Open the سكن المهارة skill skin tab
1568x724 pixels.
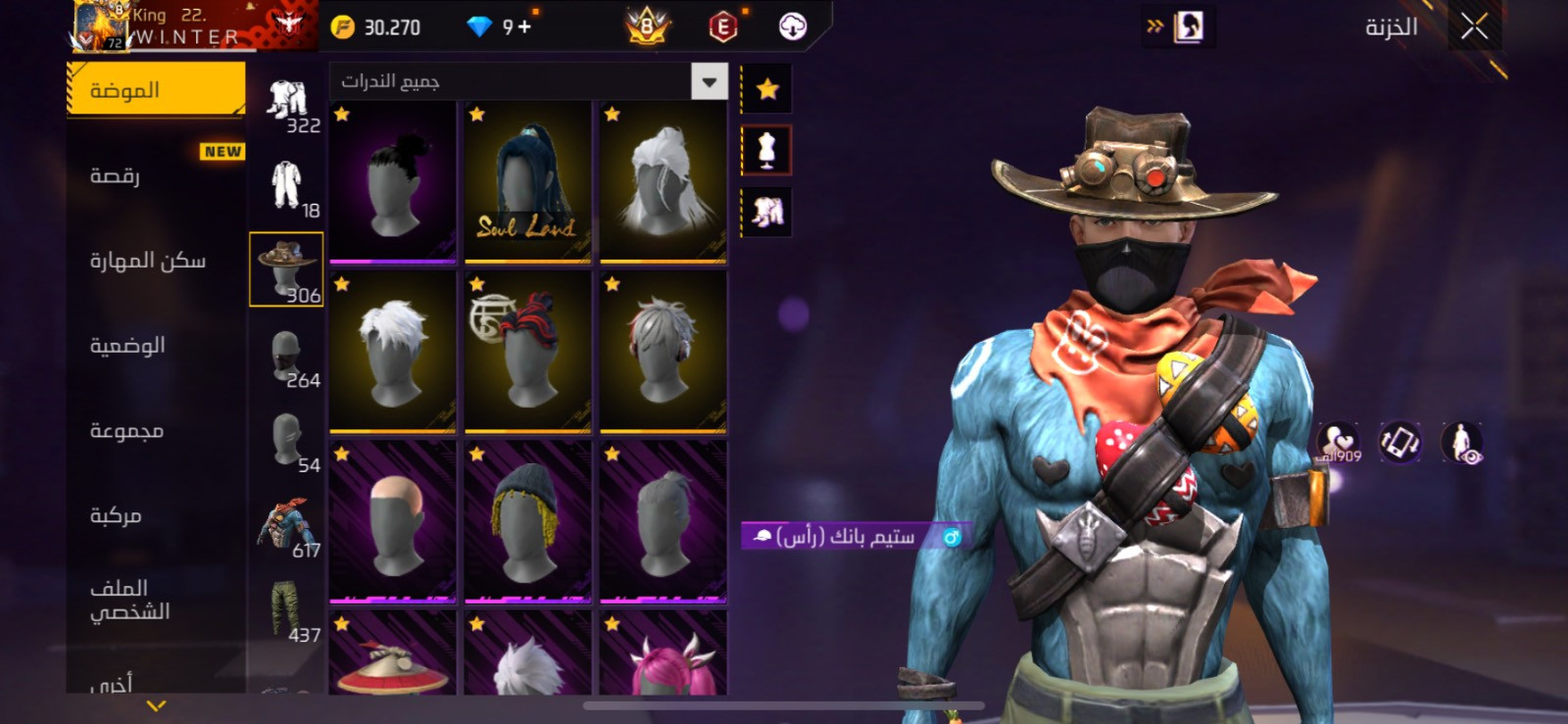click(x=148, y=261)
